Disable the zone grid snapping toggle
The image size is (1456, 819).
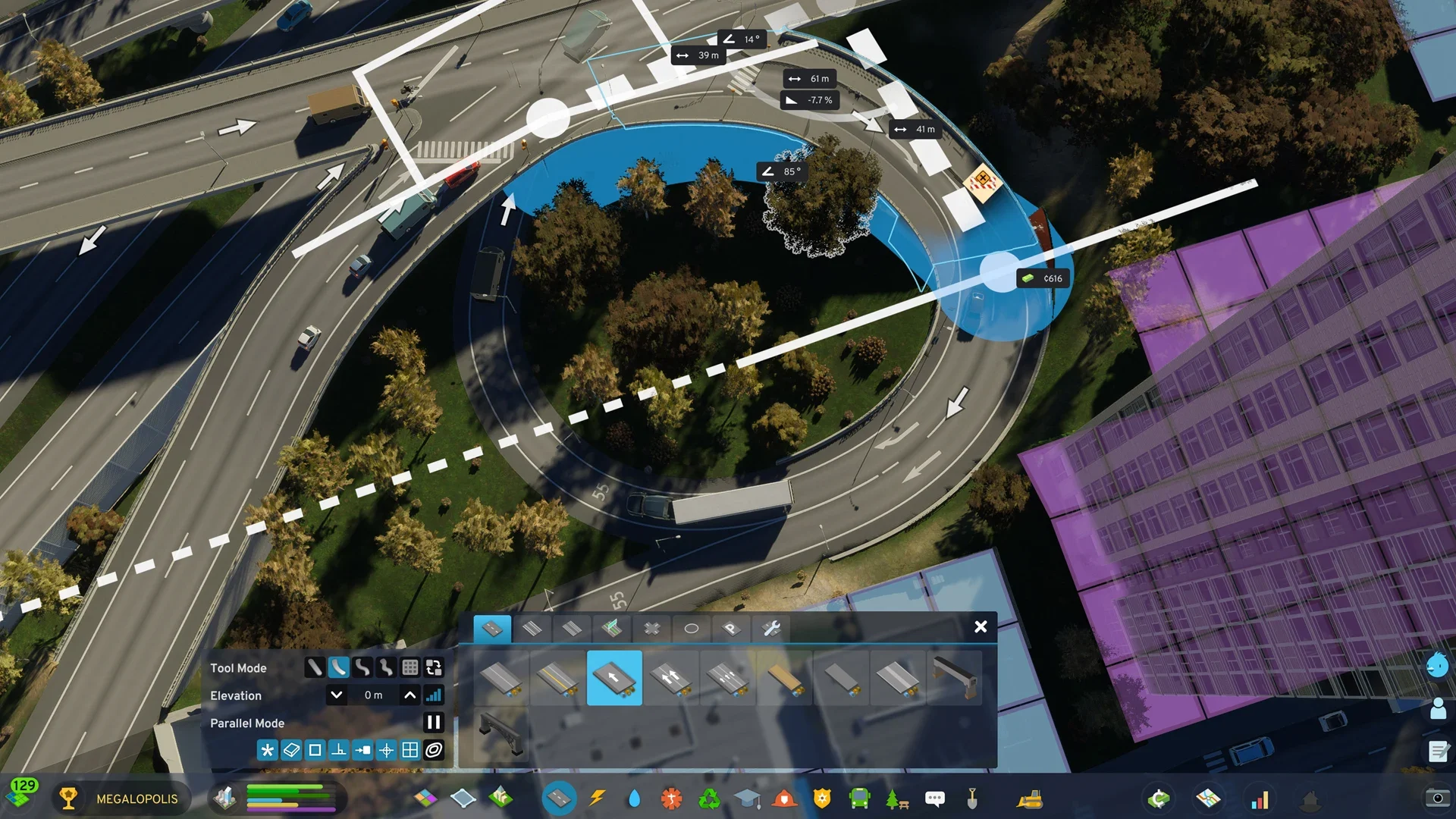[409, 750]
